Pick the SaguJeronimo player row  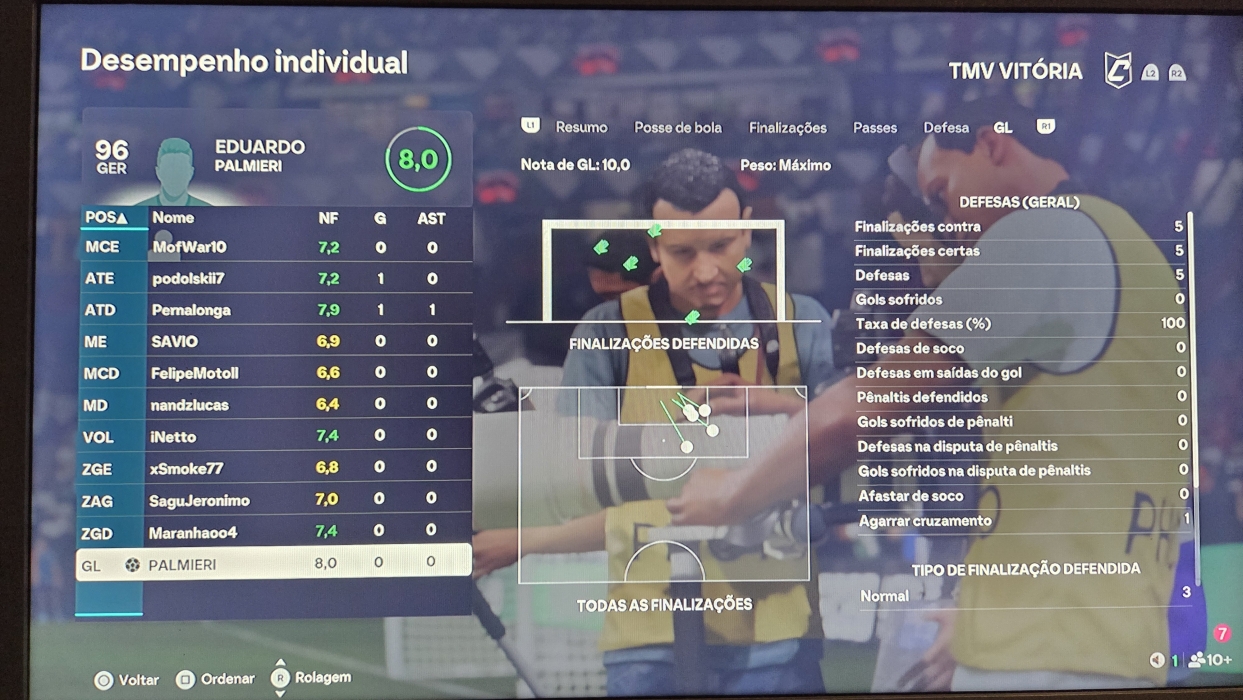pyautogui.click(x=199, y=500)
